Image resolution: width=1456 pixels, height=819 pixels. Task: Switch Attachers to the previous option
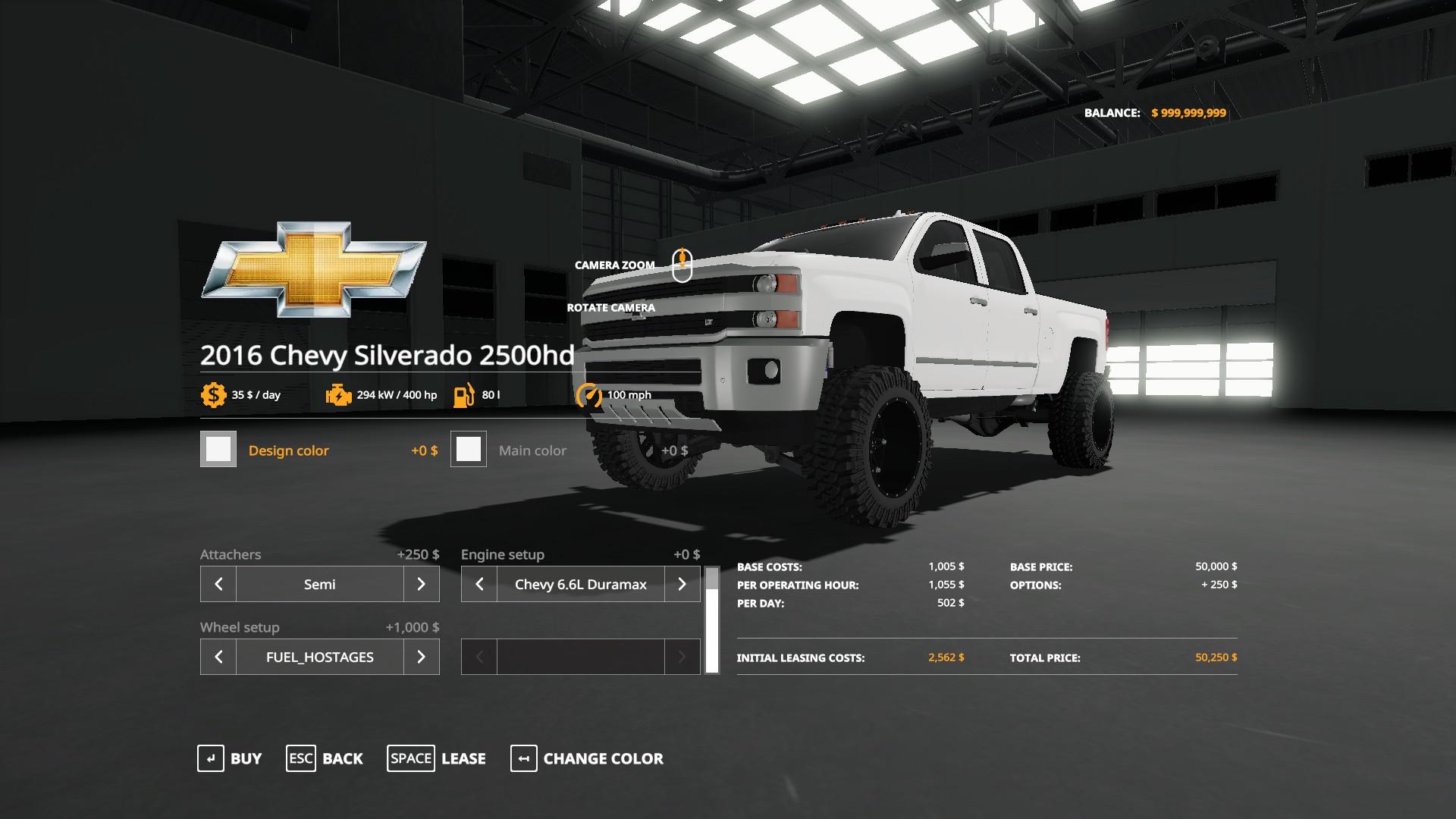click(218, 584)
